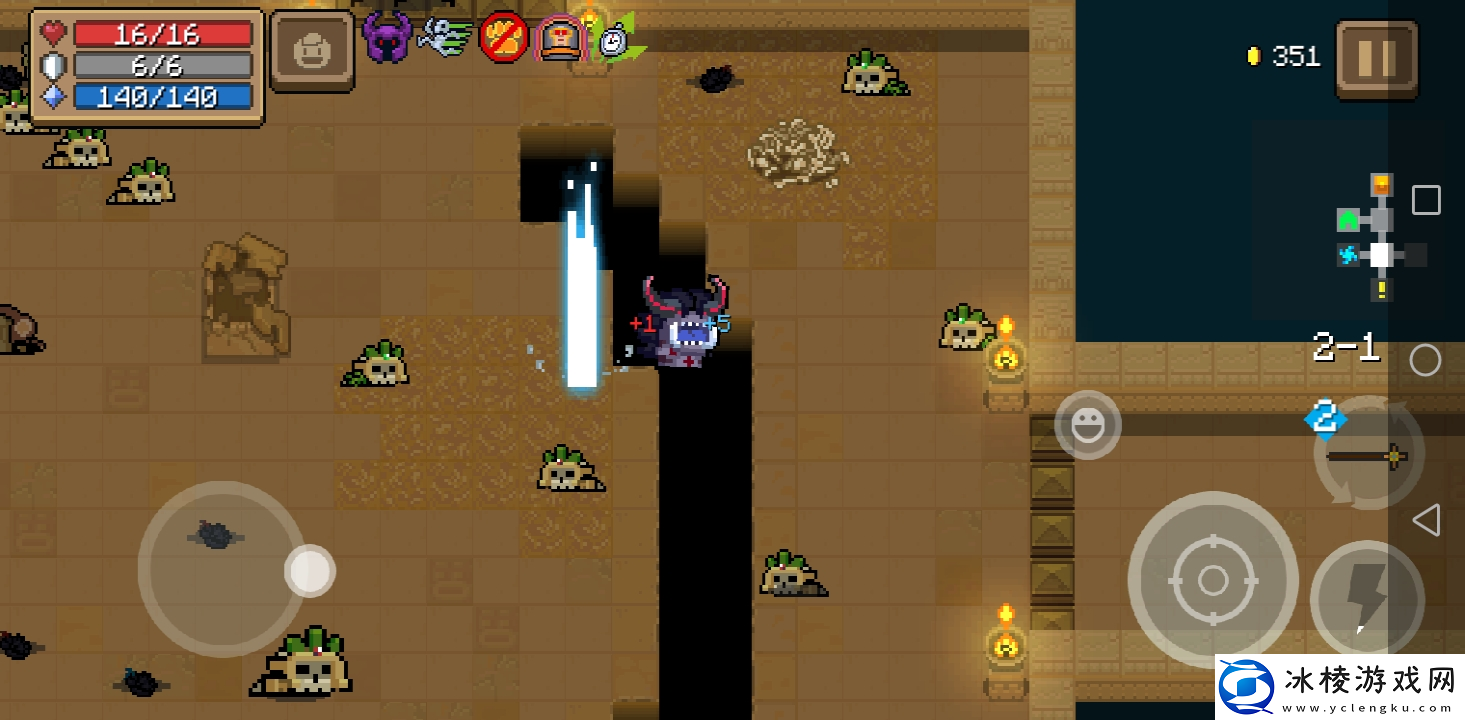This screenshot has height=720, width=1465.
Task: Open the dungeon minimap
Action: pyautogui.click(x=1379, y=237)
